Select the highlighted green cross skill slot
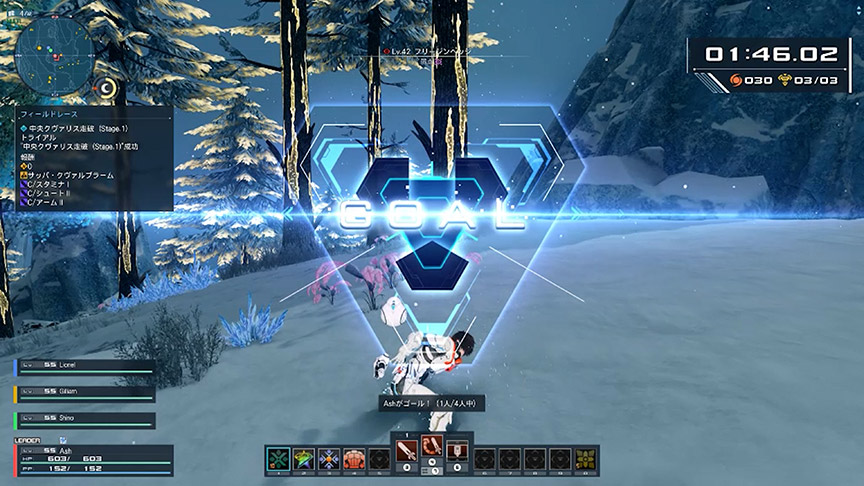Viewport: 864px width, 486px height. [279, 459]
